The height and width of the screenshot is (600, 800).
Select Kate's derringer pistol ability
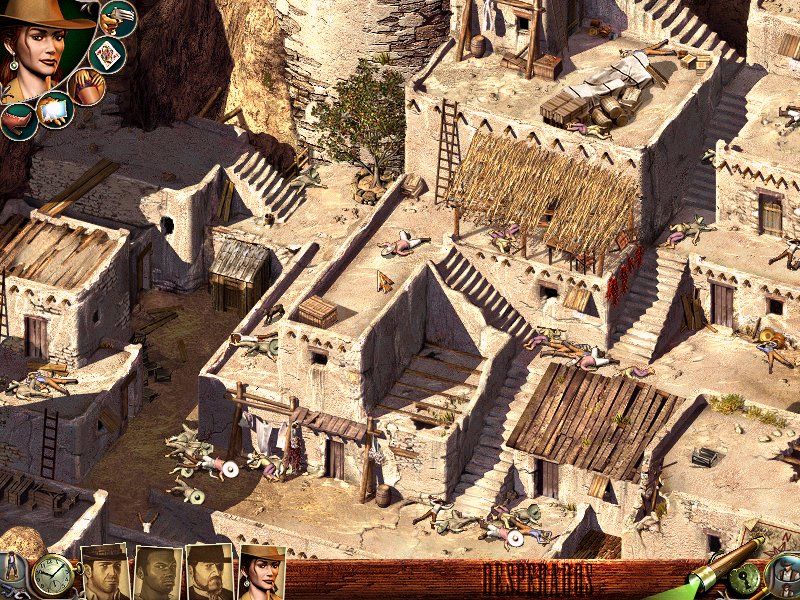click(x=119, y=18)
